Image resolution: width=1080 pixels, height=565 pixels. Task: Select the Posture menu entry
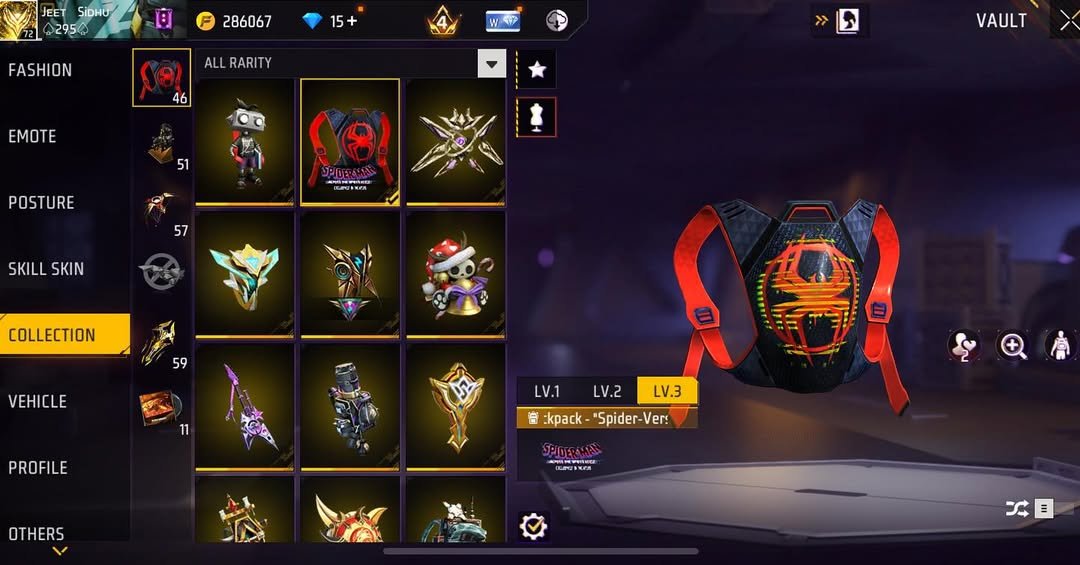click(x=42, y=202)
